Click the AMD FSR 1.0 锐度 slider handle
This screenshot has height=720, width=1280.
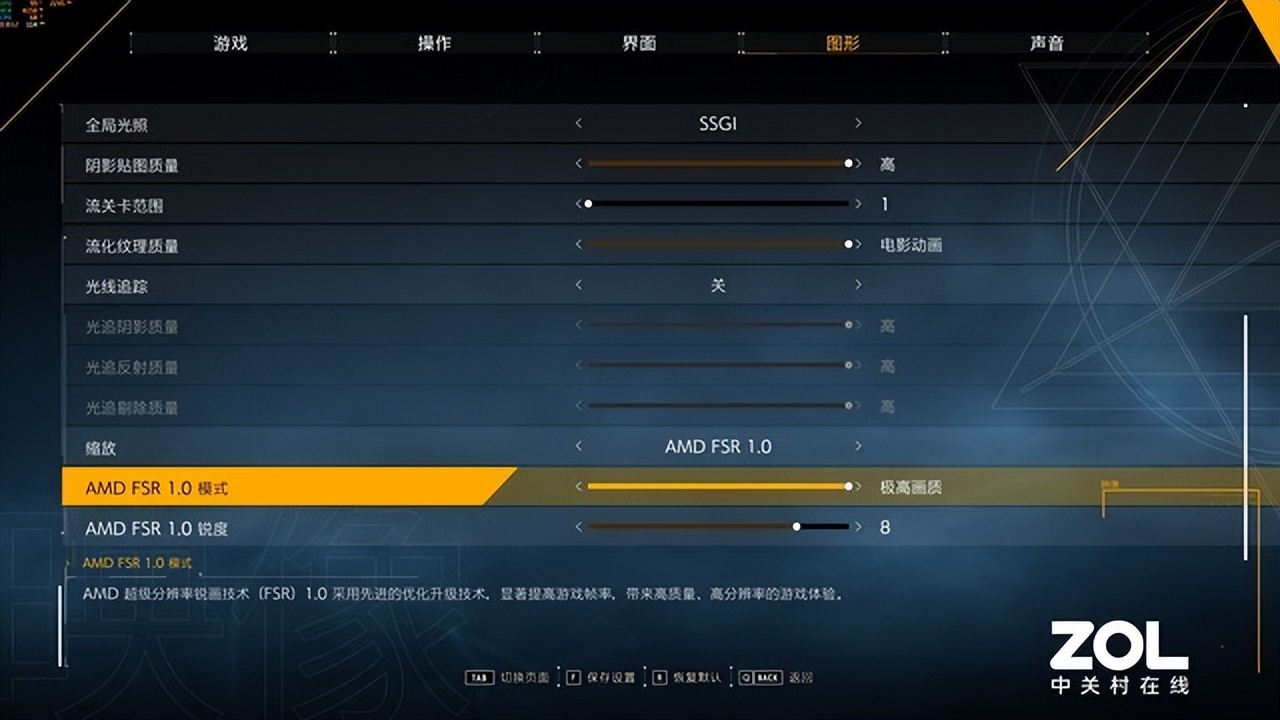pyautogui.click(x=796, y=524)
